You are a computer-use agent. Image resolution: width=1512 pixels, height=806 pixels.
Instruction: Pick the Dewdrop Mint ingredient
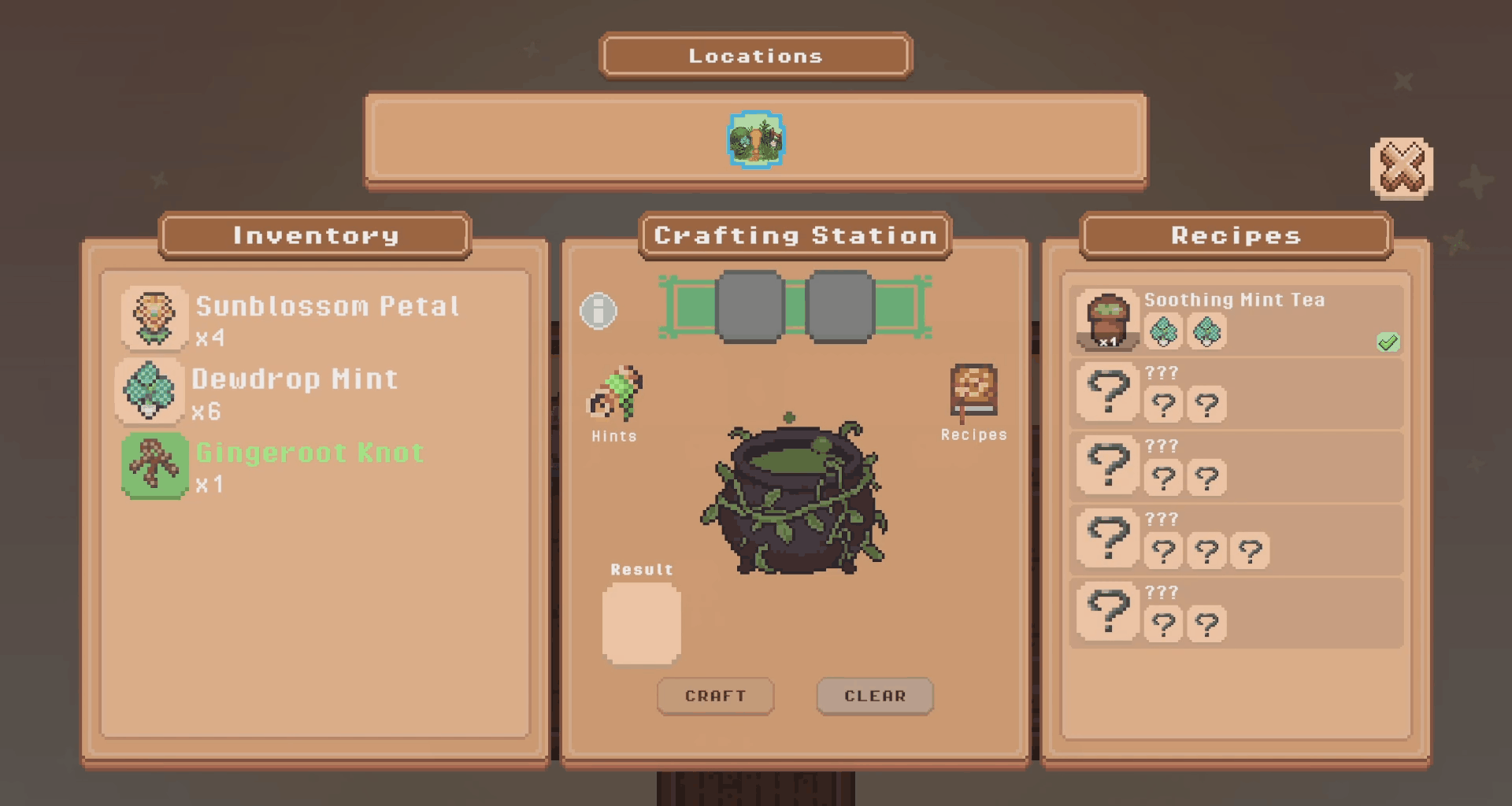tap(150, 390)
